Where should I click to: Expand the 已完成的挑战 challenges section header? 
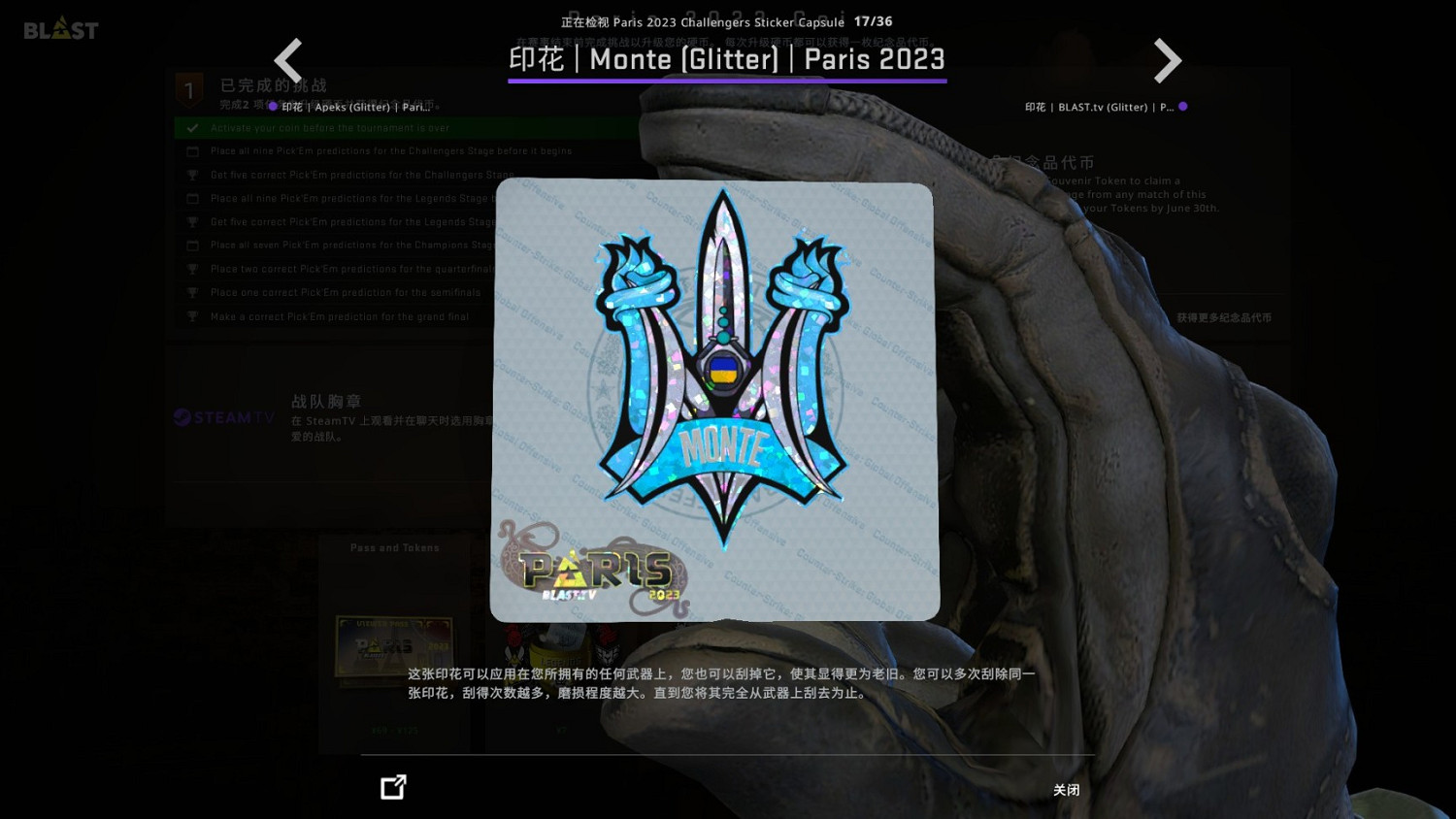(x=273, y=85)
